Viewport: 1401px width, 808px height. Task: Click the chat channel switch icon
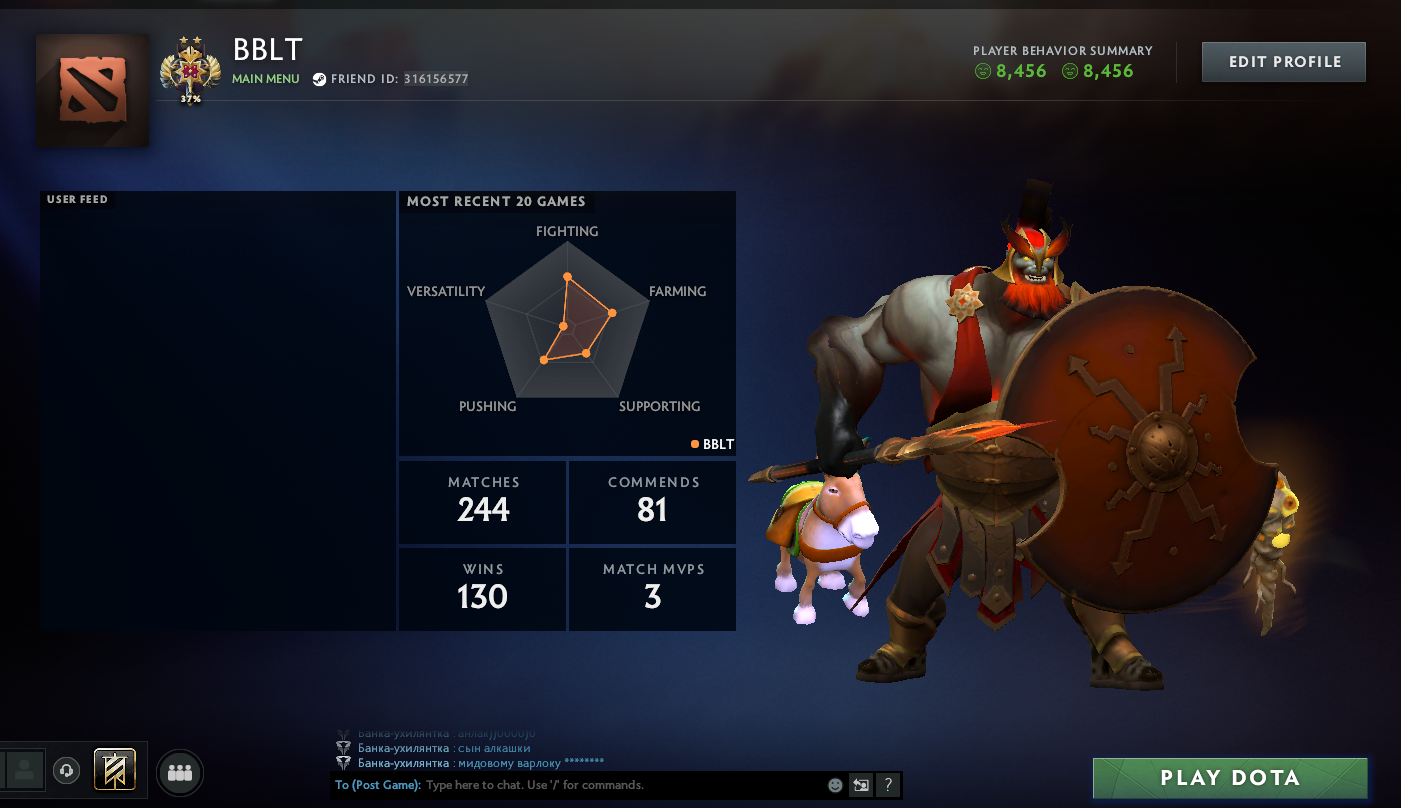click(861, 785)
